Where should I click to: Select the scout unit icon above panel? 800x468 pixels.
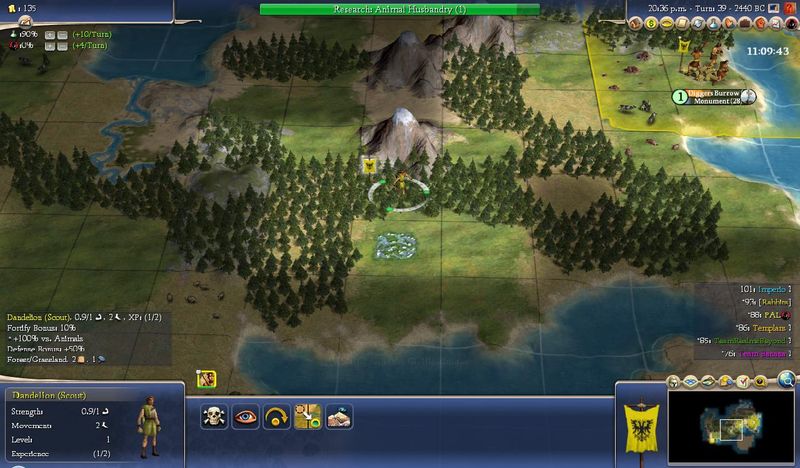tap(208, 378)
